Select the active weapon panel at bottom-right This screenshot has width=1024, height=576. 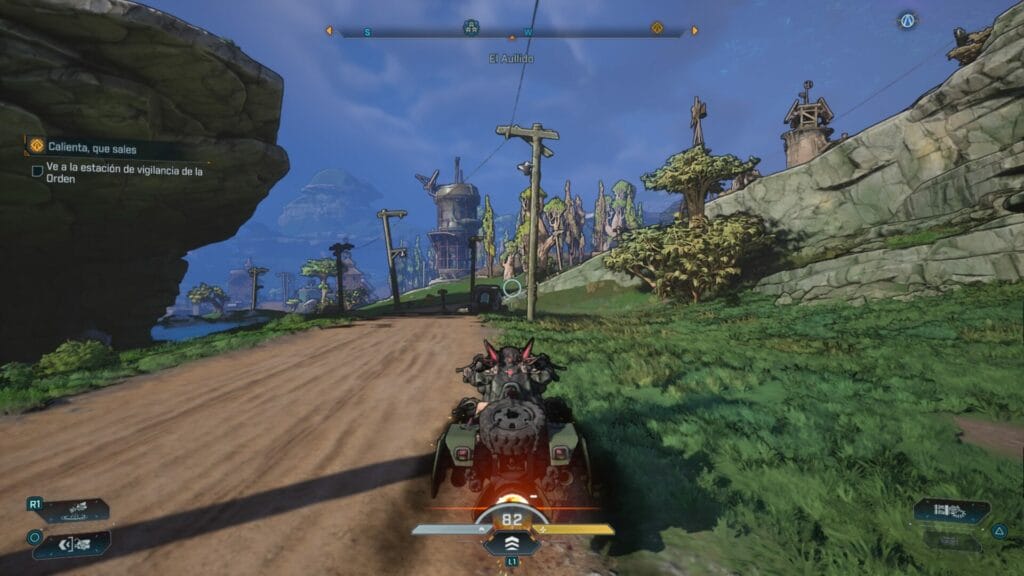click(x=950, y=511)
